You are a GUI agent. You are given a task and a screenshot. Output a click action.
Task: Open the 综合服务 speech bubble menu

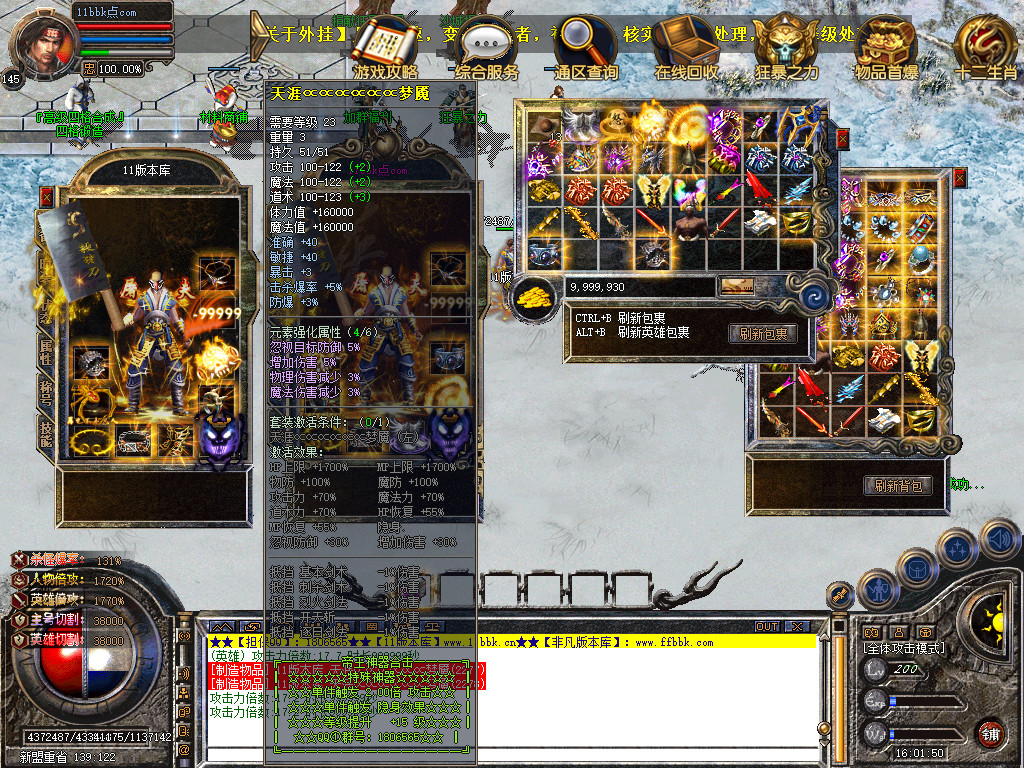(487, 47)
